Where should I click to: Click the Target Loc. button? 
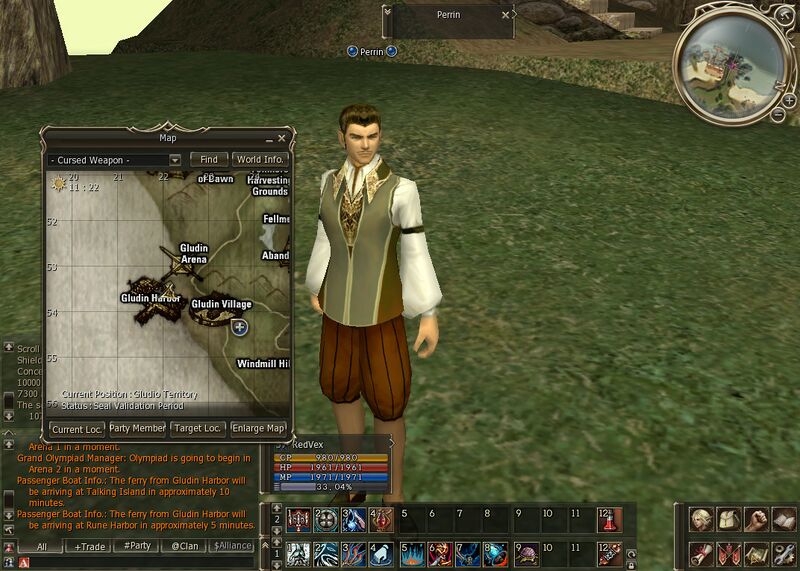197,429
